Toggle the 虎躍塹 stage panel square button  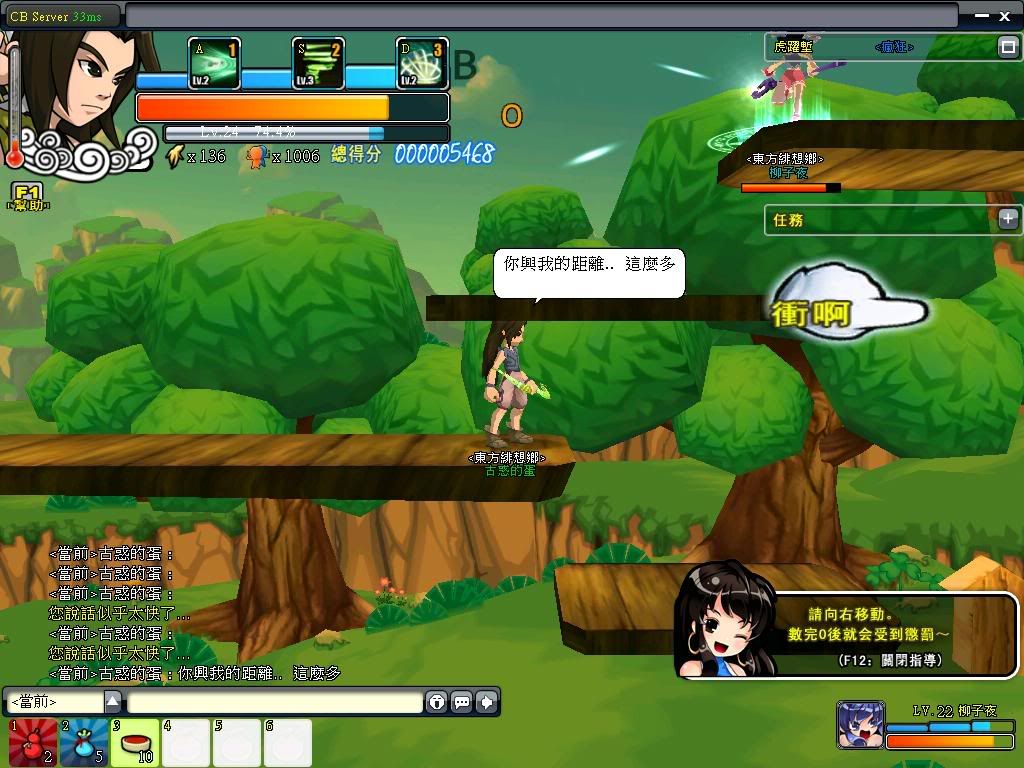click(1008, 47)
